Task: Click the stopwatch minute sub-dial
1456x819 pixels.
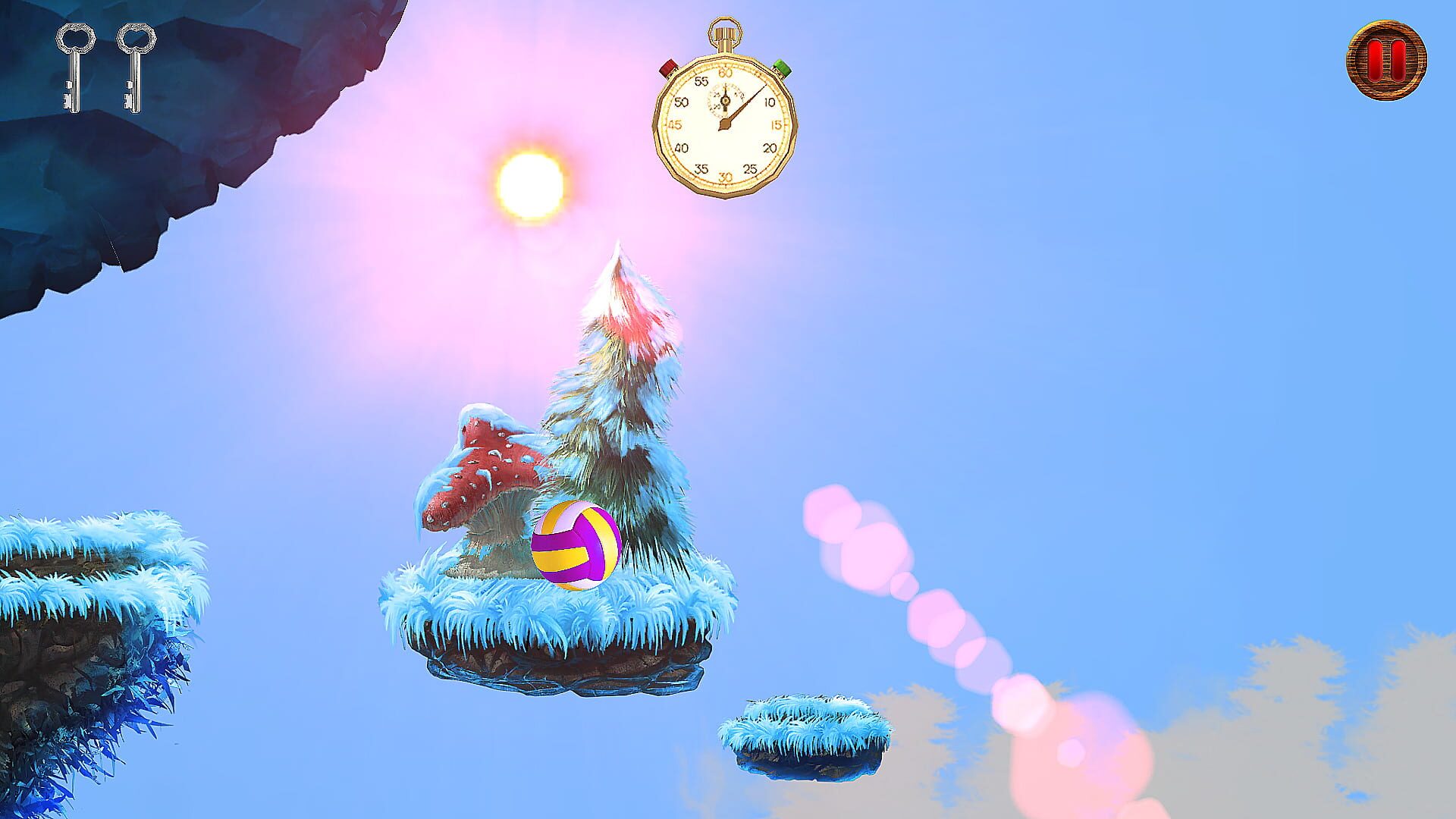Action: 724,99
